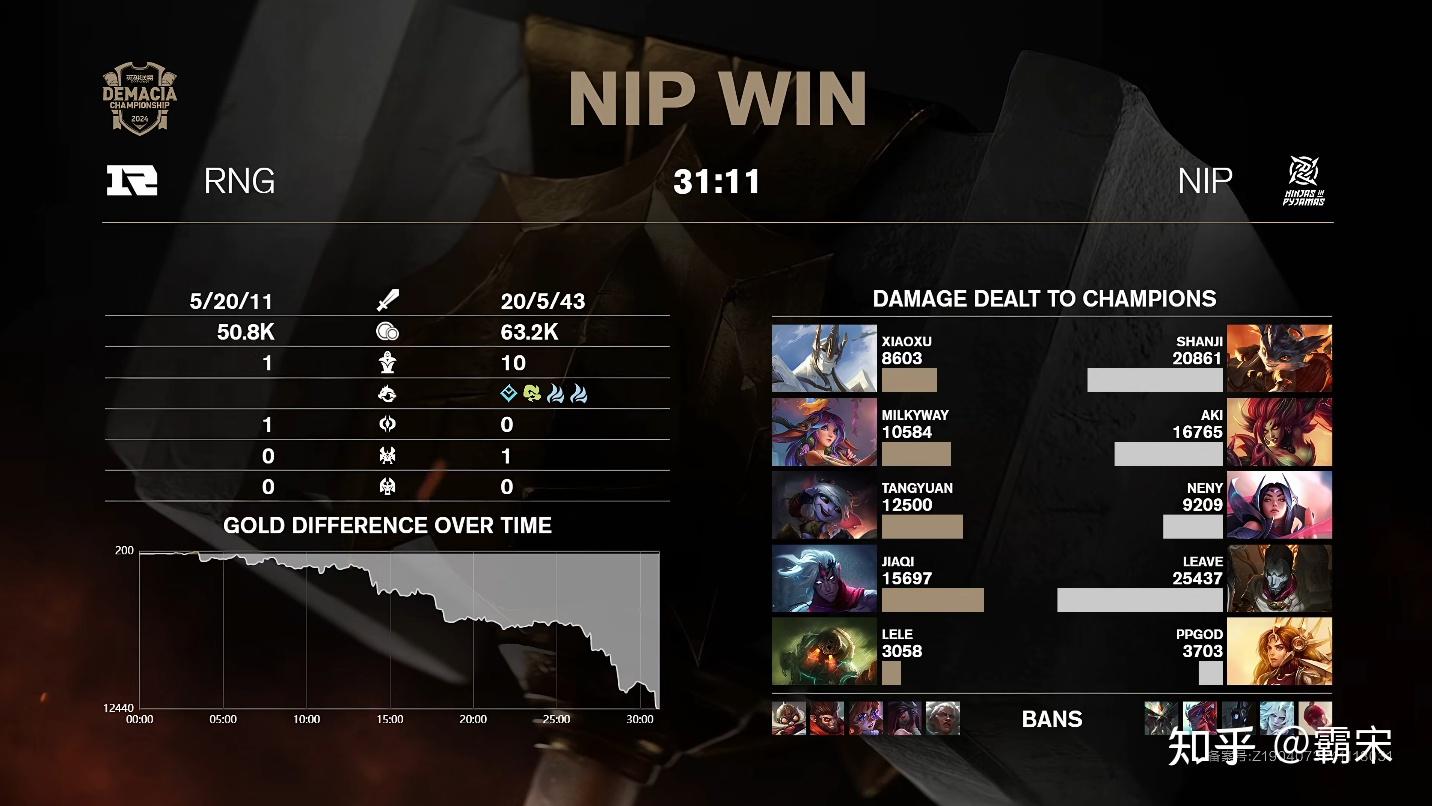The width and height of the screenshot is (1432, 806).
Task: Select the banned Wukong icon
Action: (827, 718)
